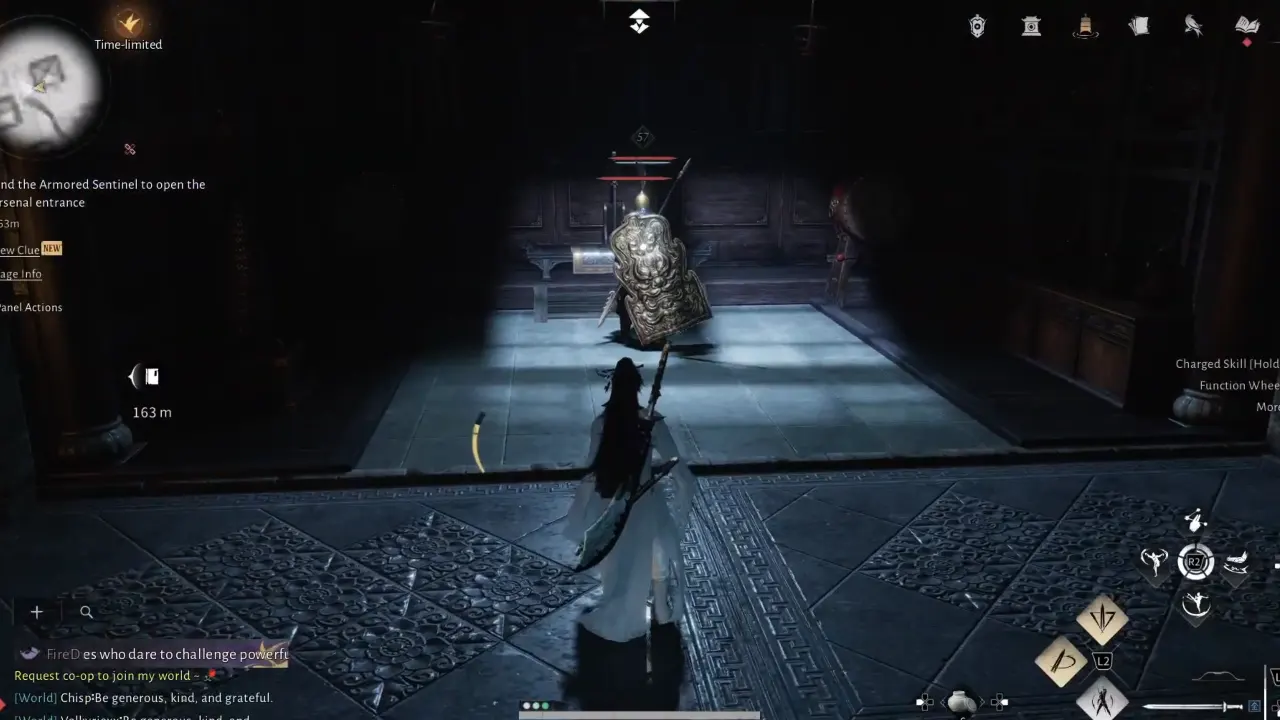Open Stage Info from the quest tracker
The image size is (1280, 720).
20,273
